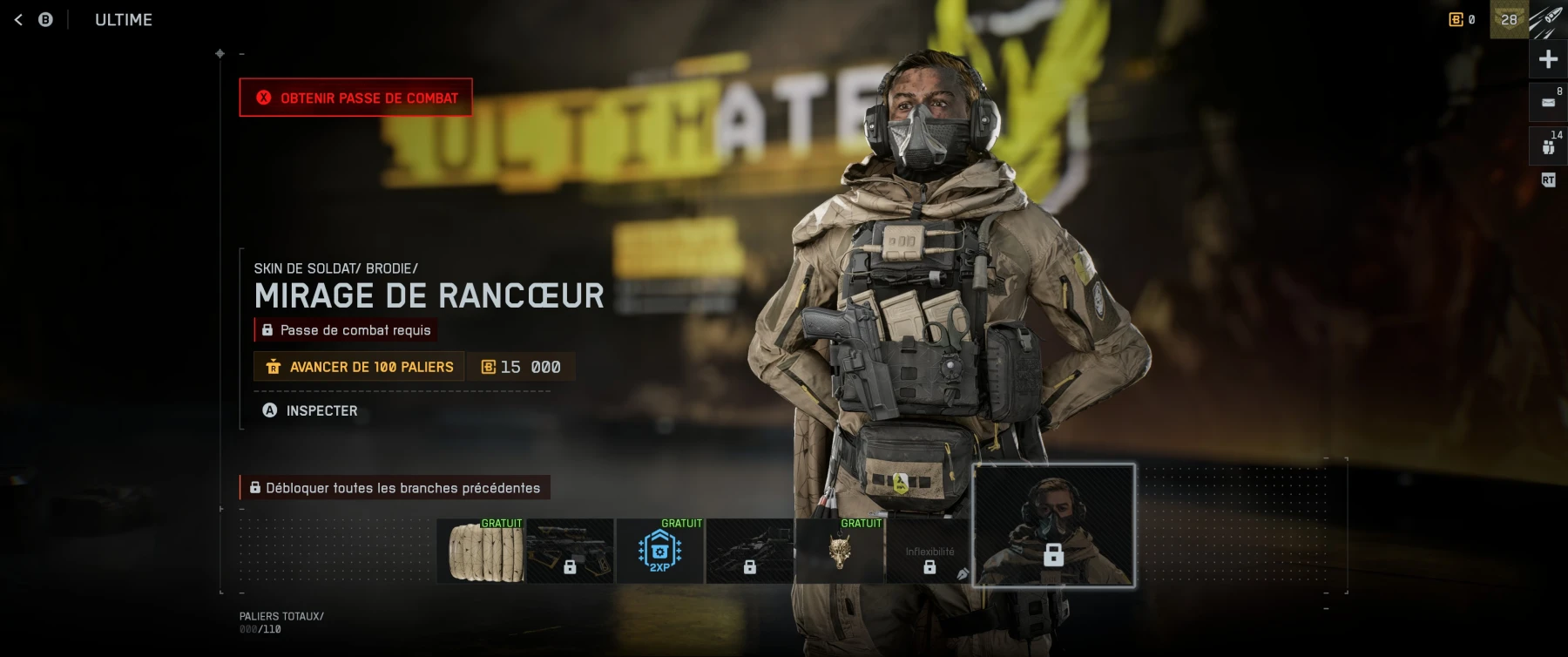This screenshot has width=1568, height=657.
Task: Open the mail inbox icon
Action: pyautogui.click(x=1548, y=102)
